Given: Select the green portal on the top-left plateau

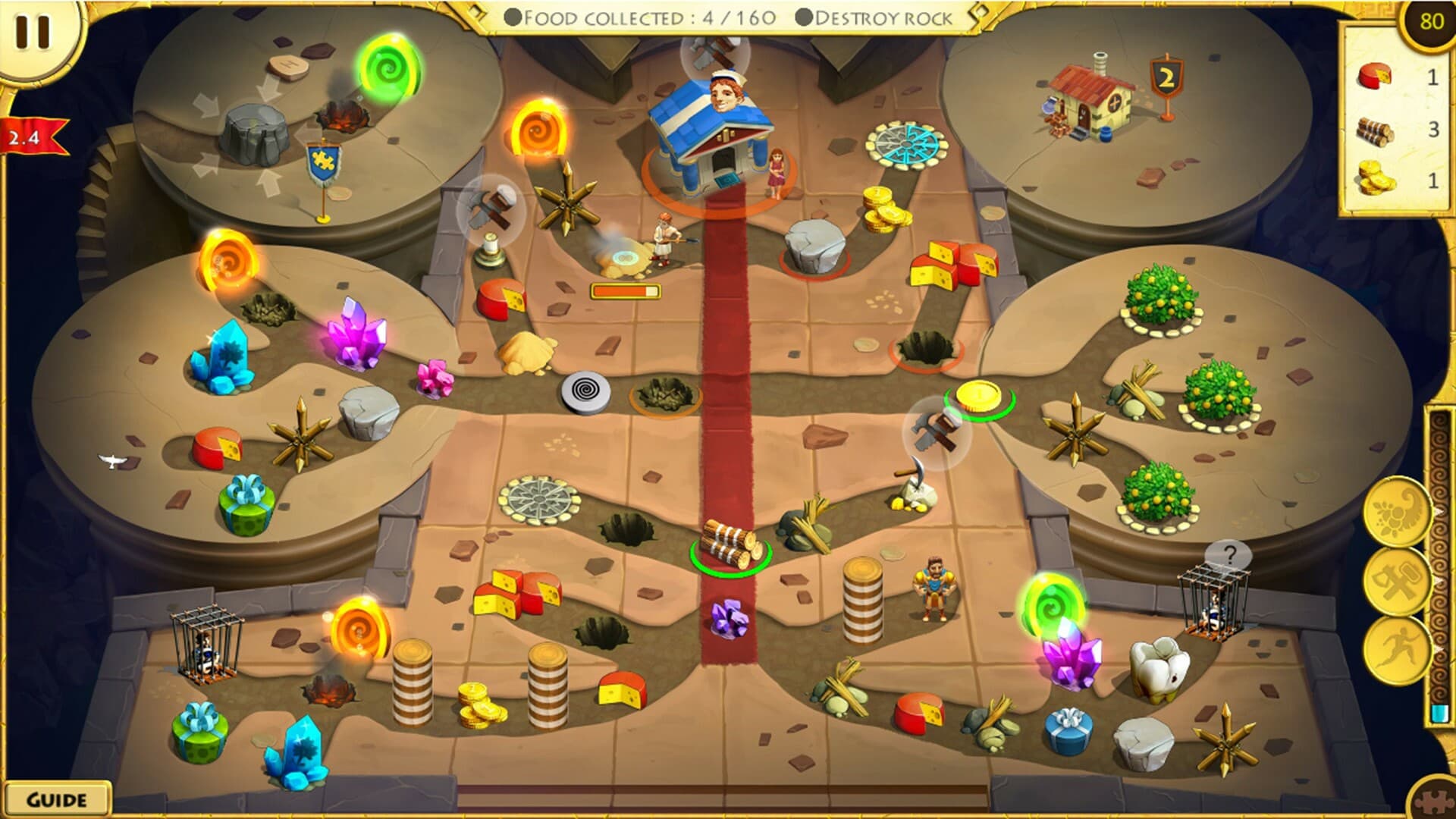Looking at the screenshot, I should coord(388,70).
